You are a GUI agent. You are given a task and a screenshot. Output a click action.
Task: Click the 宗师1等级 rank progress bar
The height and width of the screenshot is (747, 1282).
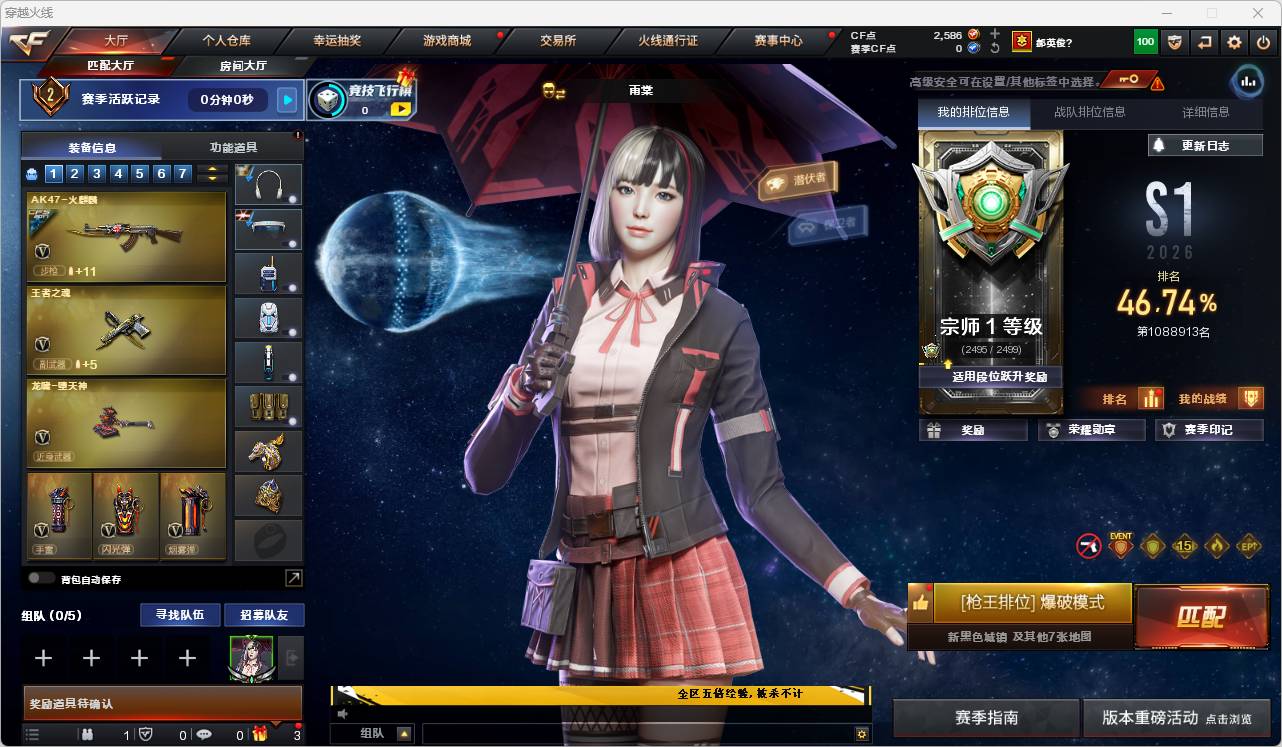(990, 345)
